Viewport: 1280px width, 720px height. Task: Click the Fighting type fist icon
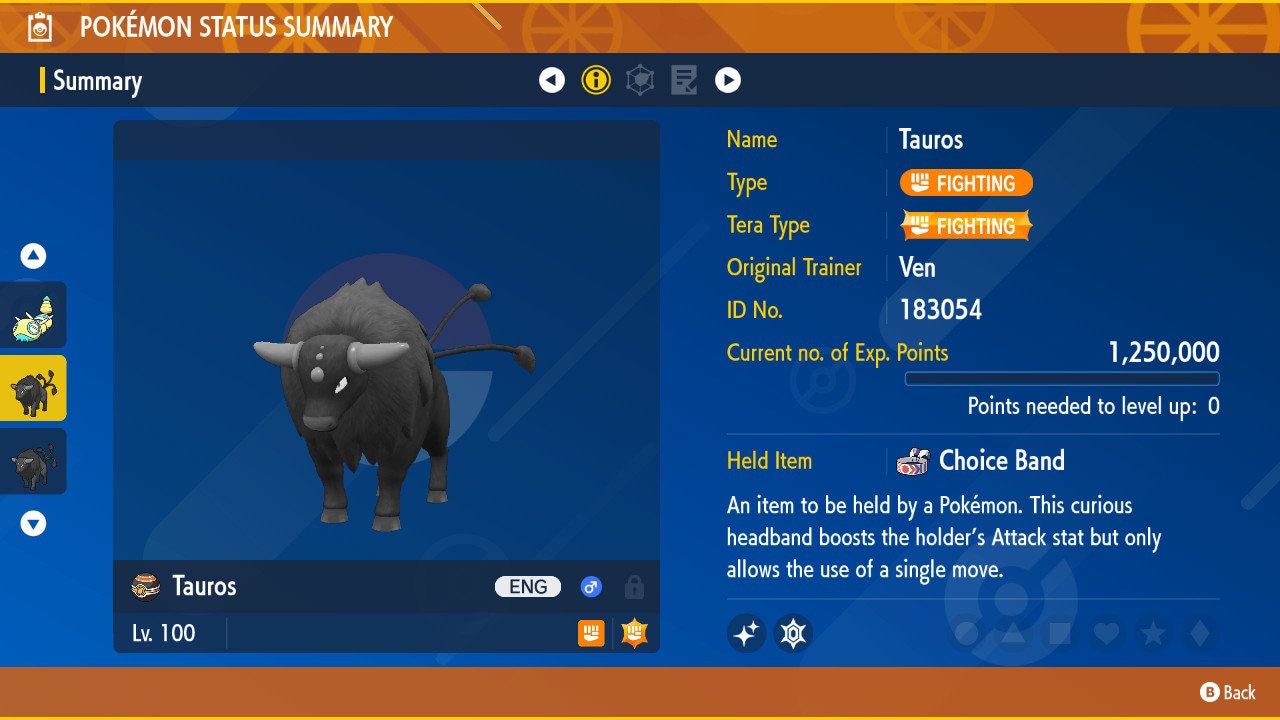pyautogui.click(x=591, y=634)
